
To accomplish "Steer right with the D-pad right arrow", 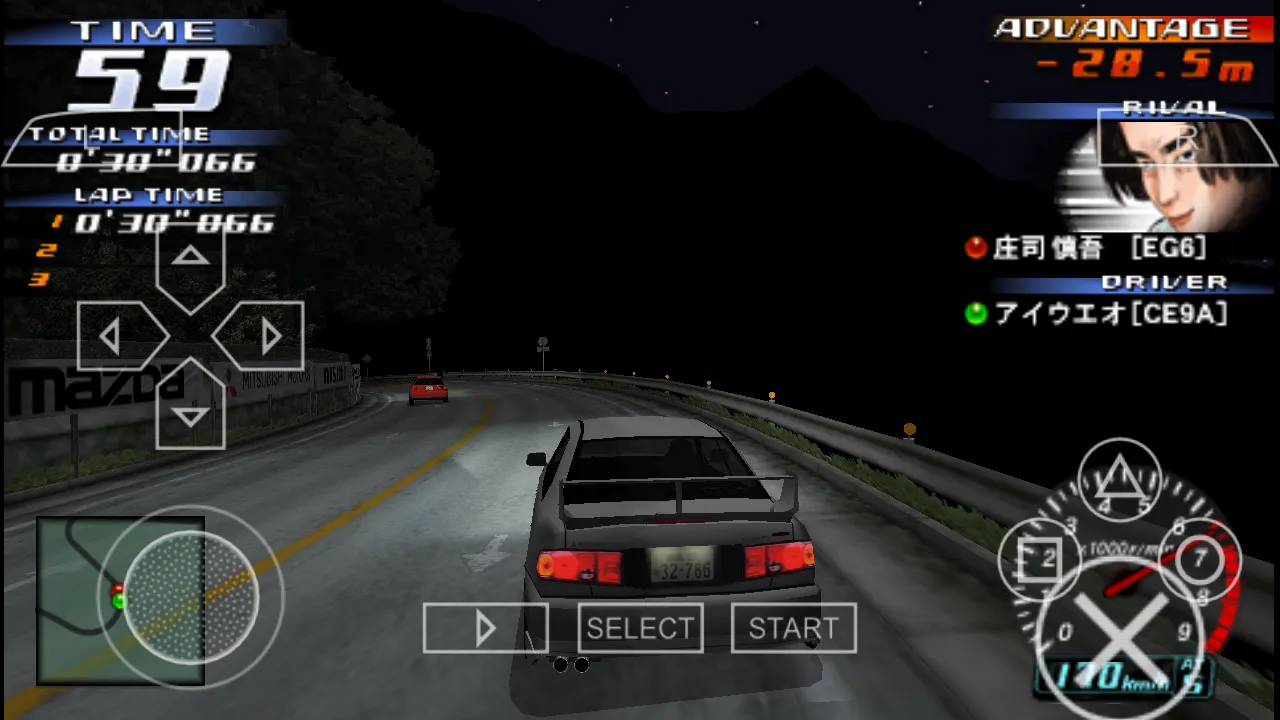I will pos(263,336).
